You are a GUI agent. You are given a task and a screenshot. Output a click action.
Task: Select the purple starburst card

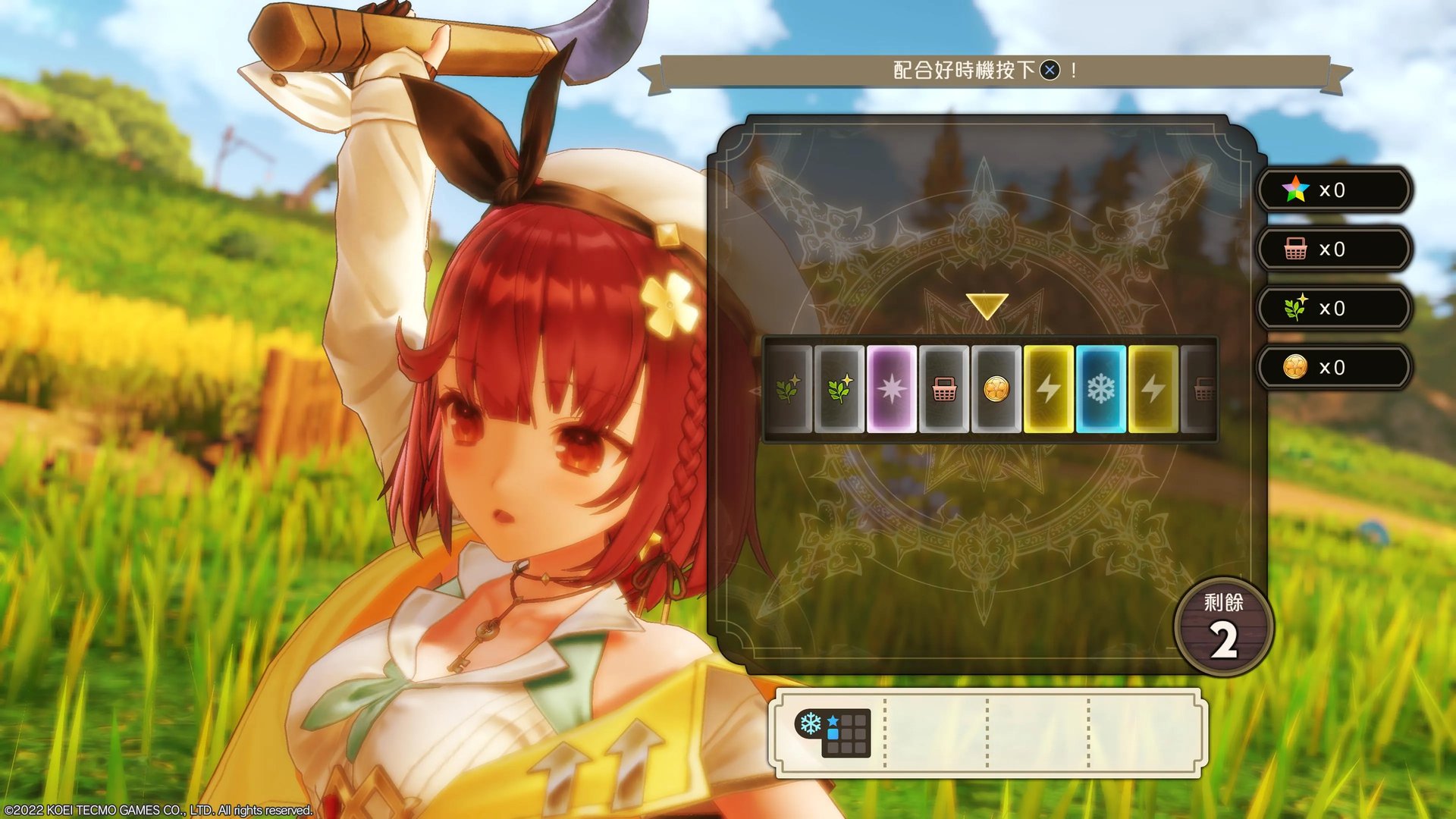(891, 389)
